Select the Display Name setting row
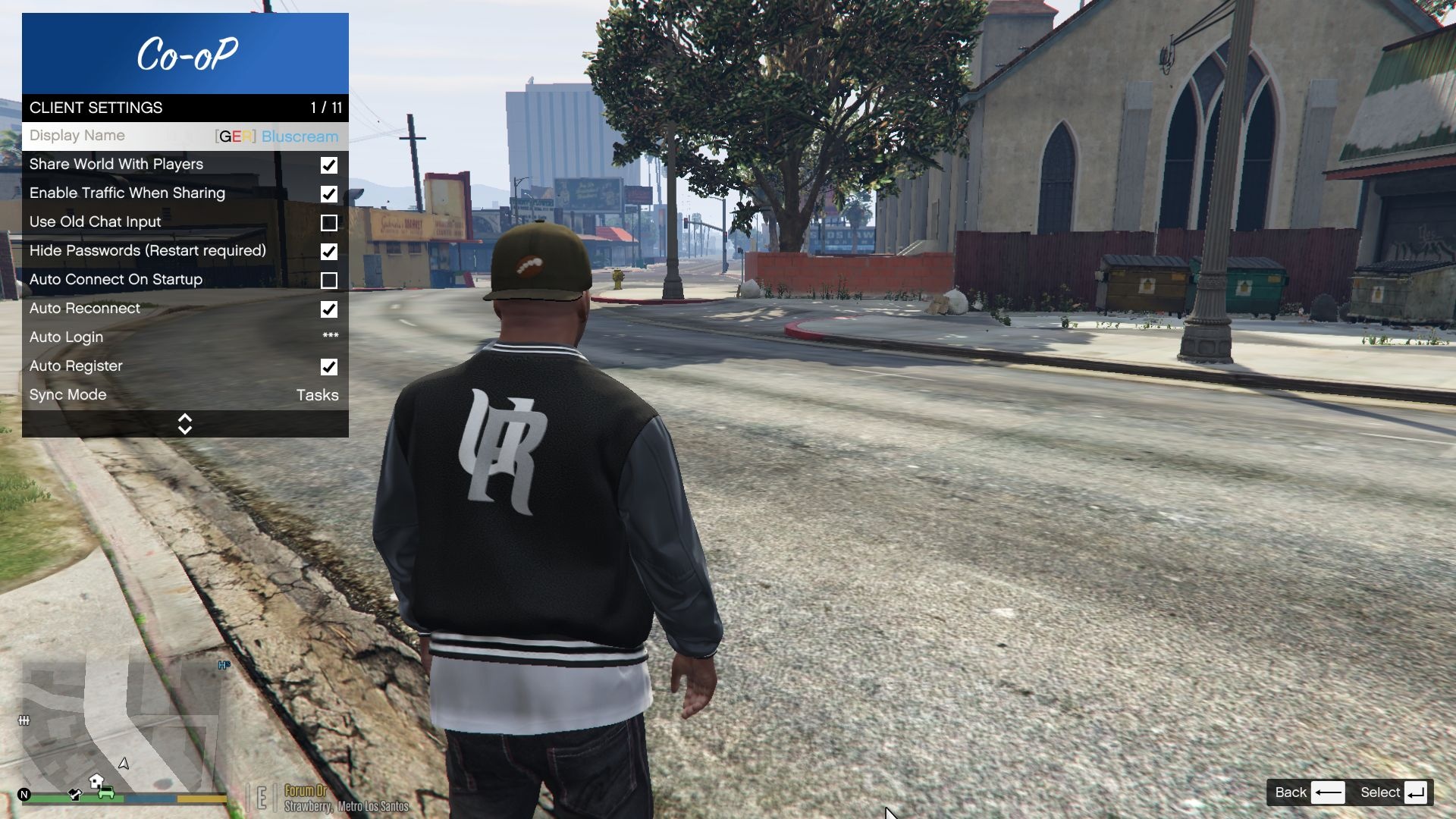The image size is (1456, 819). pos(184,136)
